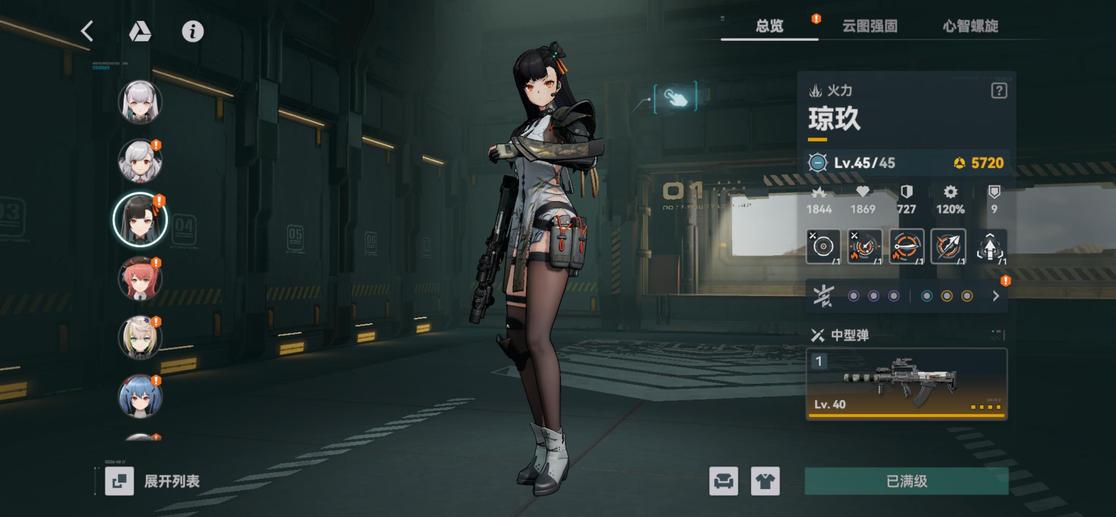View the crosshair target skill icon
The height and width of the screenshot is (517, 1116).
(823, 246)
